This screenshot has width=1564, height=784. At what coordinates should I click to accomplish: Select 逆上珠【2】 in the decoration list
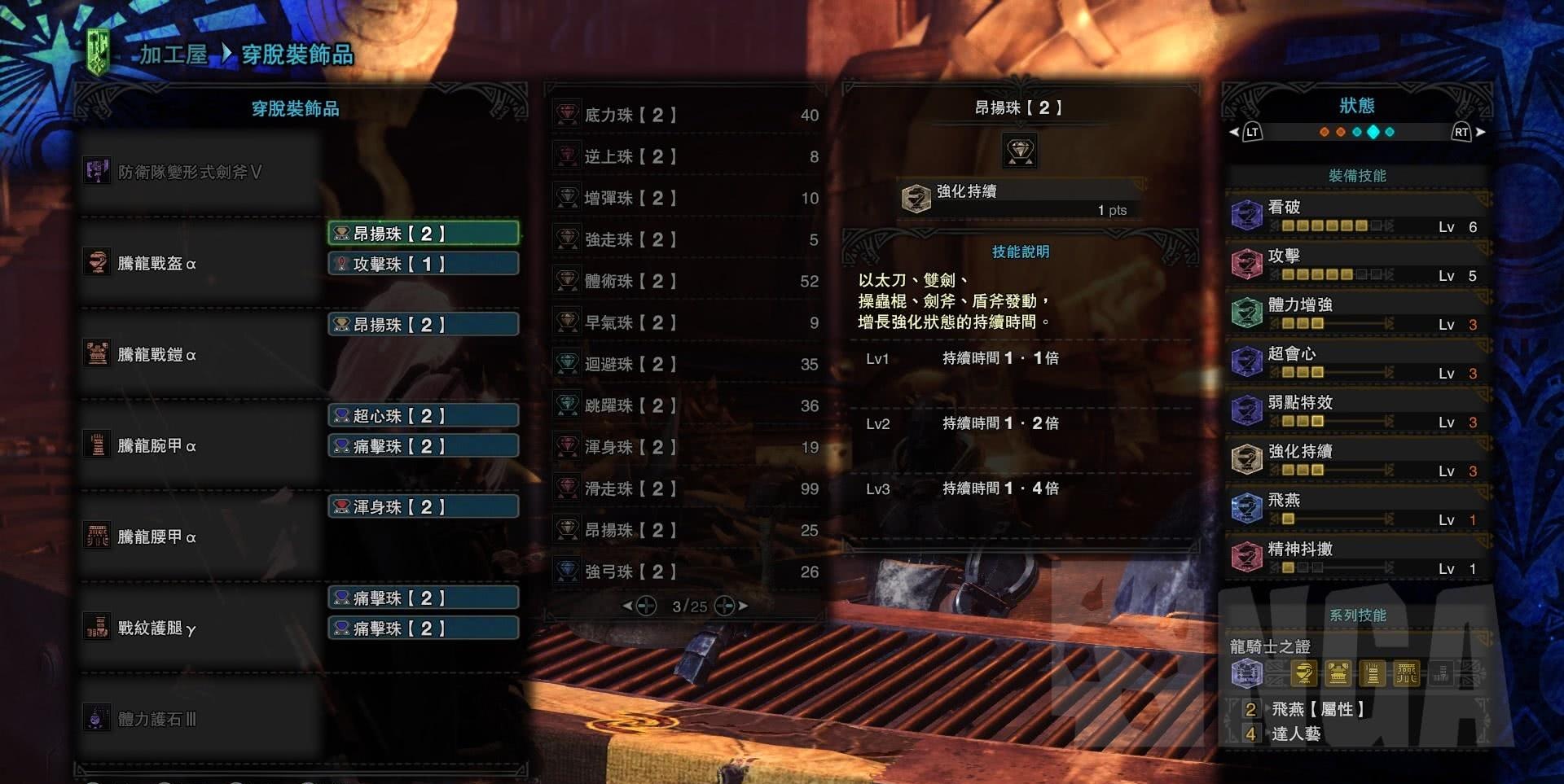(686, 156)
